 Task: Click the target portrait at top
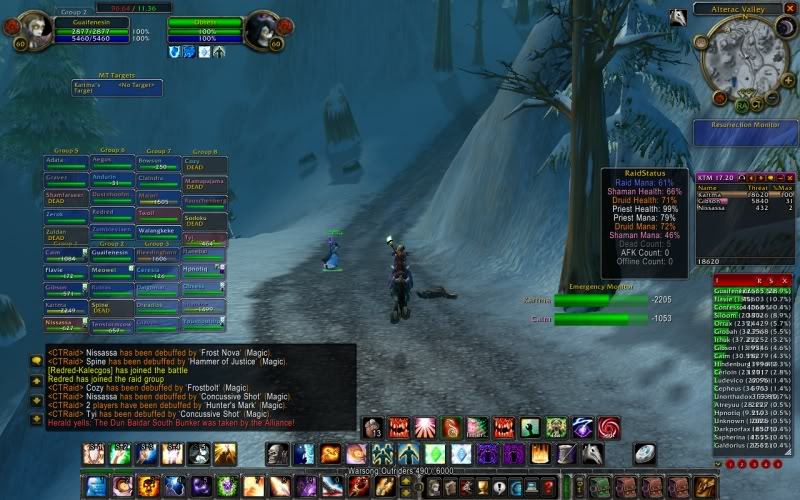point(262,31)
